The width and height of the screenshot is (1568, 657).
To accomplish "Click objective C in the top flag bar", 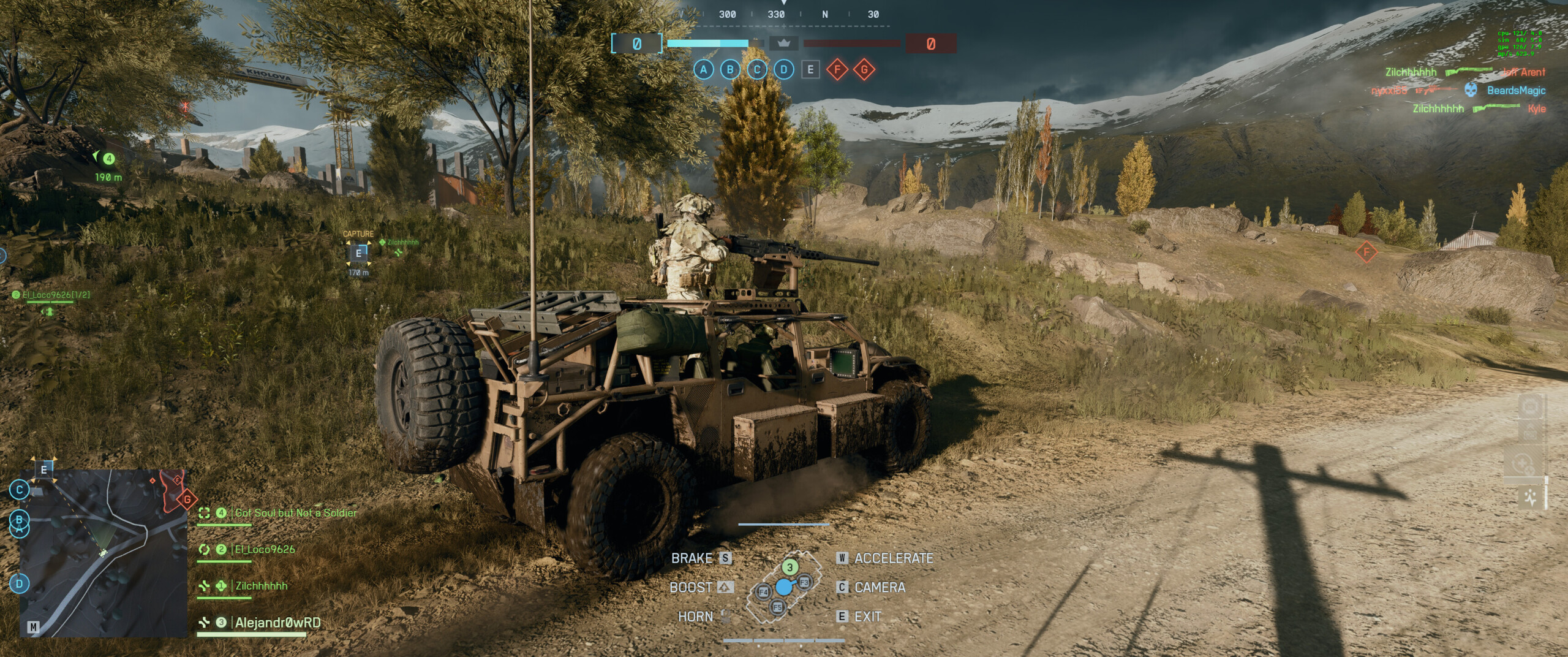I will (x=757, y=70).
